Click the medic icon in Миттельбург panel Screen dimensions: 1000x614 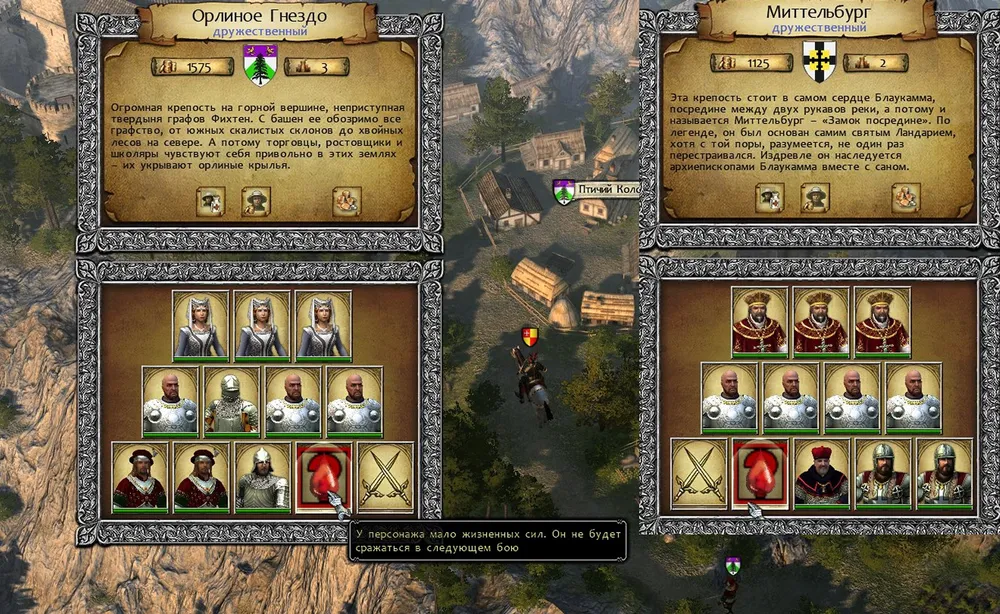pyautogui.click(x=770, y=198)
